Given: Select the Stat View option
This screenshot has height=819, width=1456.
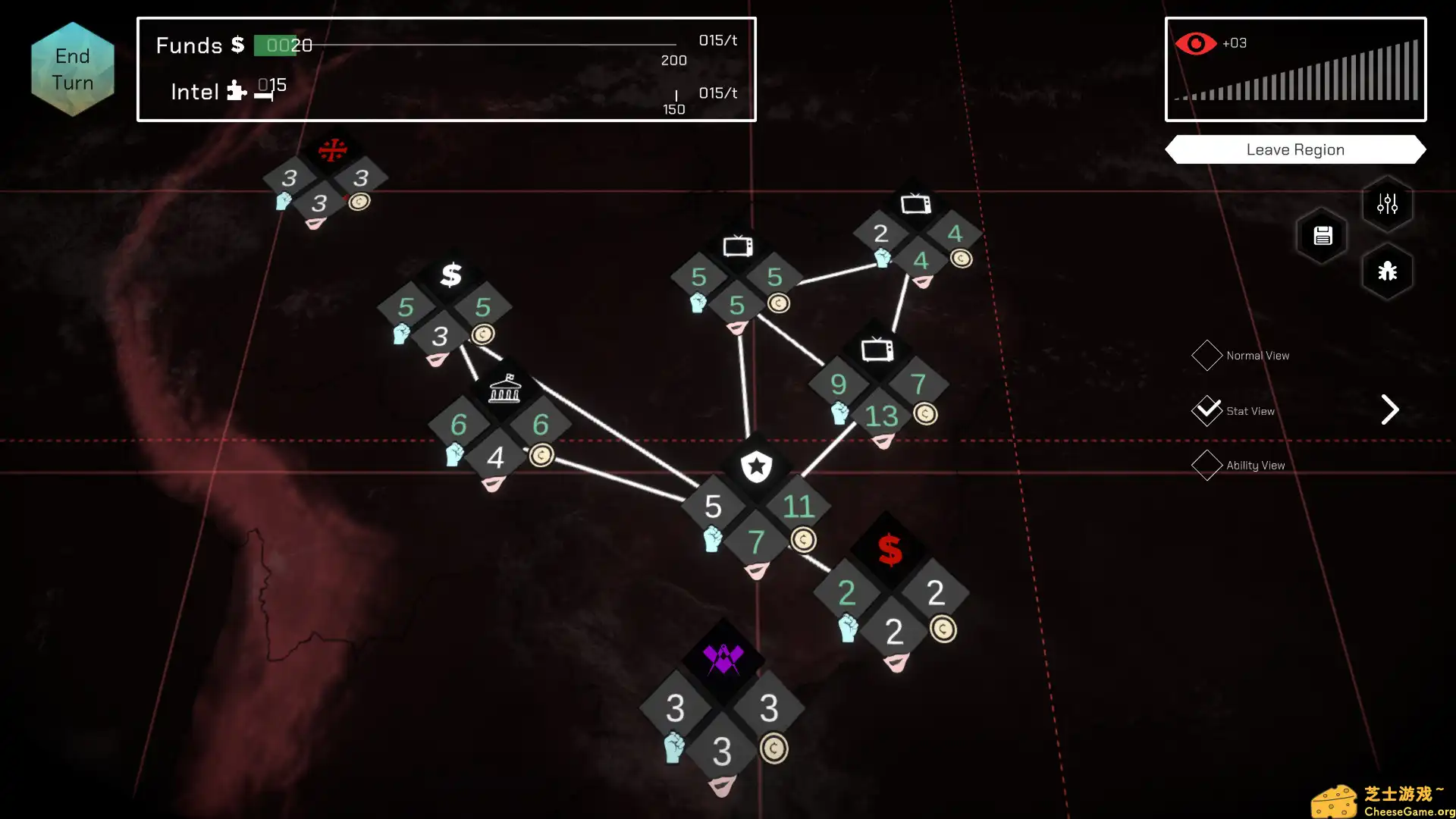Looking at the screenshot, I should point(1207,411).
